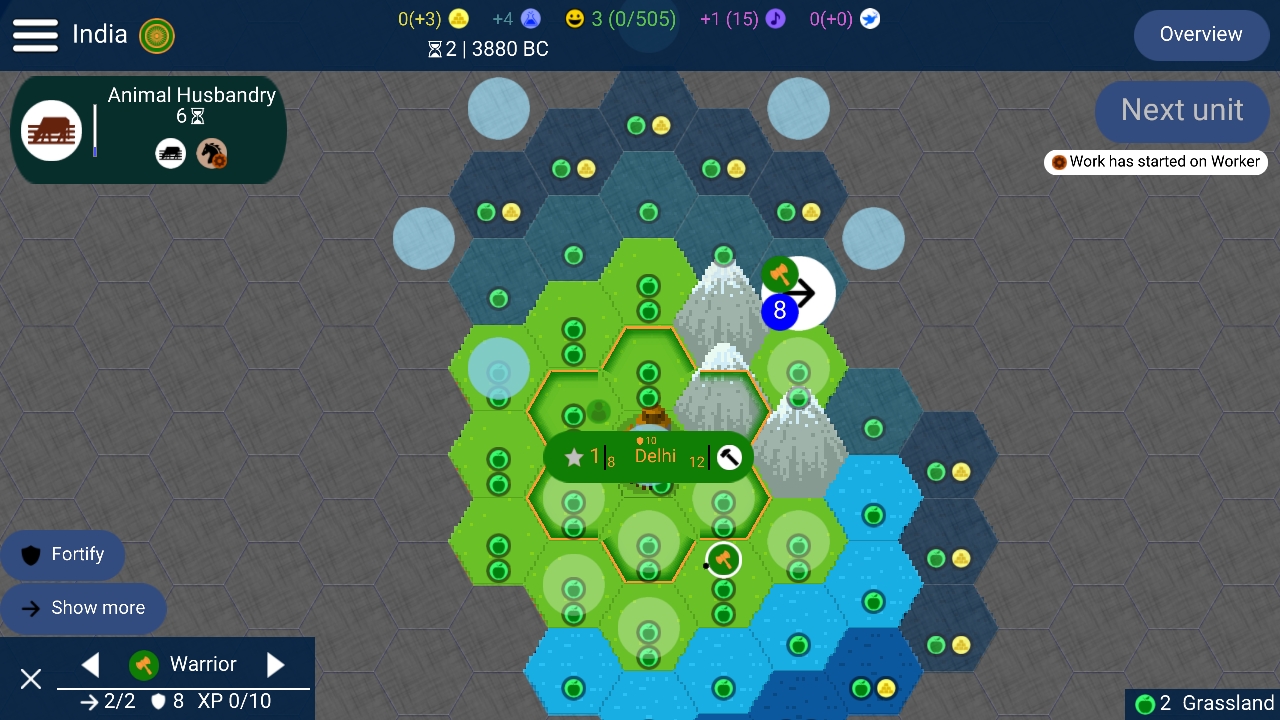Open the Overview screen
Screen dimensions: 1280x720
coord(1200,34)
